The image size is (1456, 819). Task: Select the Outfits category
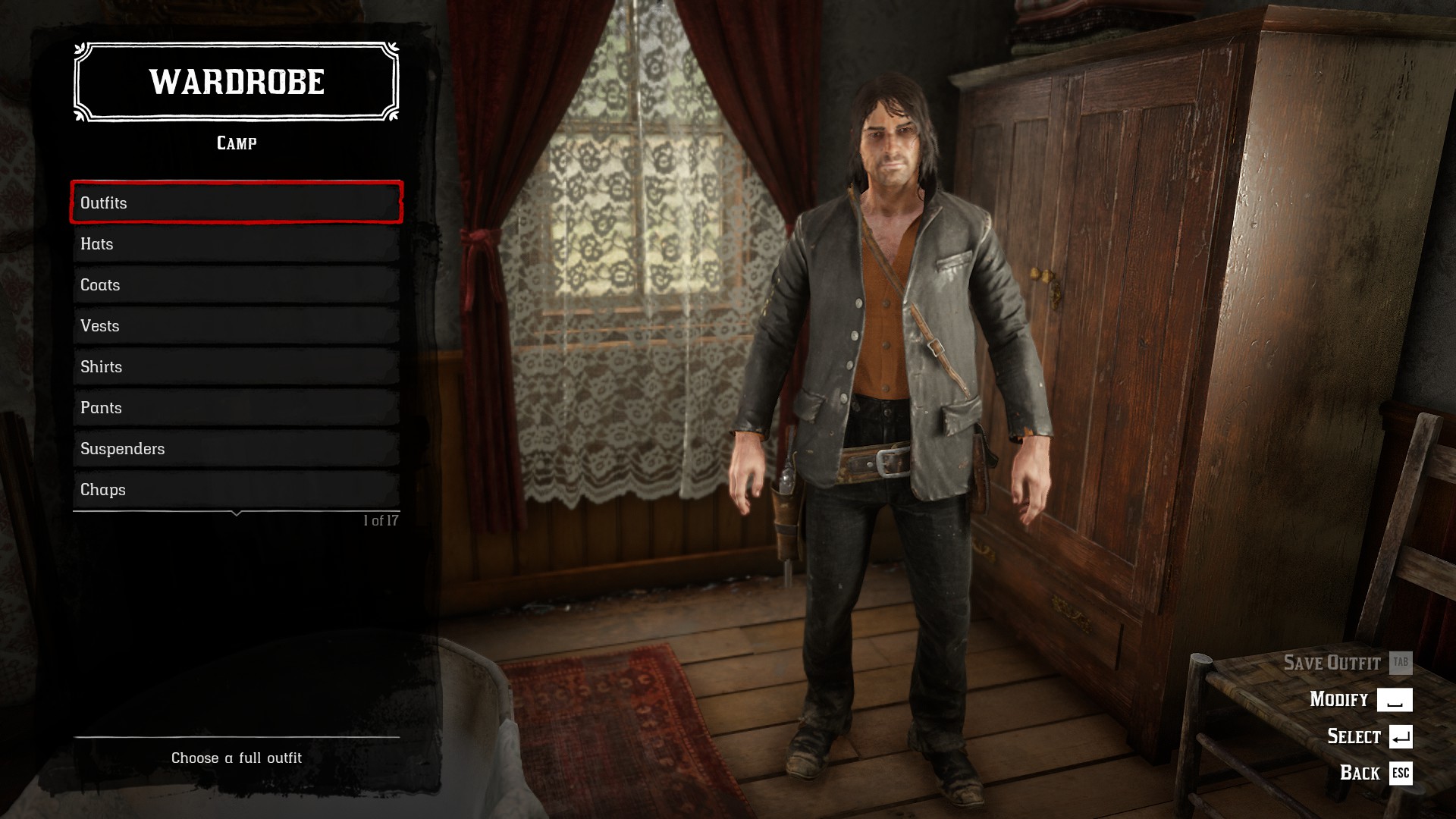(235, 202)
